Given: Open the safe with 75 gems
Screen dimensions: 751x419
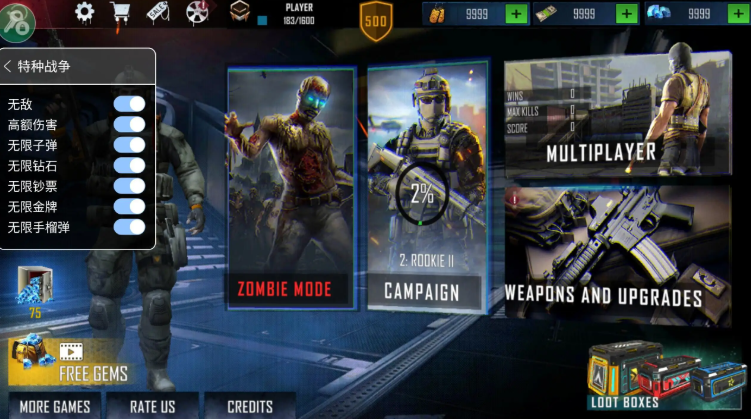Looking at the screenshot, I should [34, 292].
